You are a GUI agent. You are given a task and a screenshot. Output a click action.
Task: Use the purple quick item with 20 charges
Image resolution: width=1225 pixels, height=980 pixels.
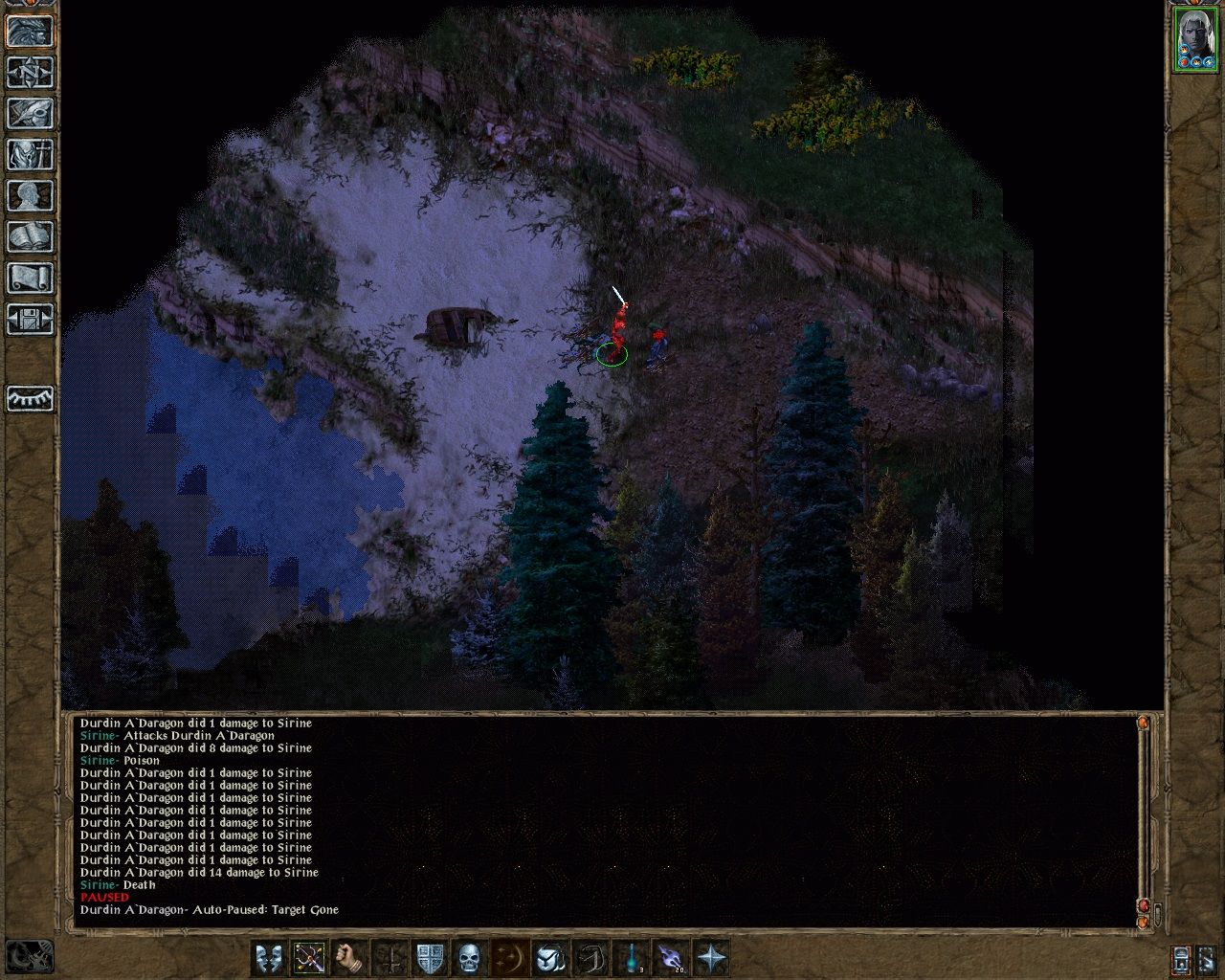(x=671, y=957)
